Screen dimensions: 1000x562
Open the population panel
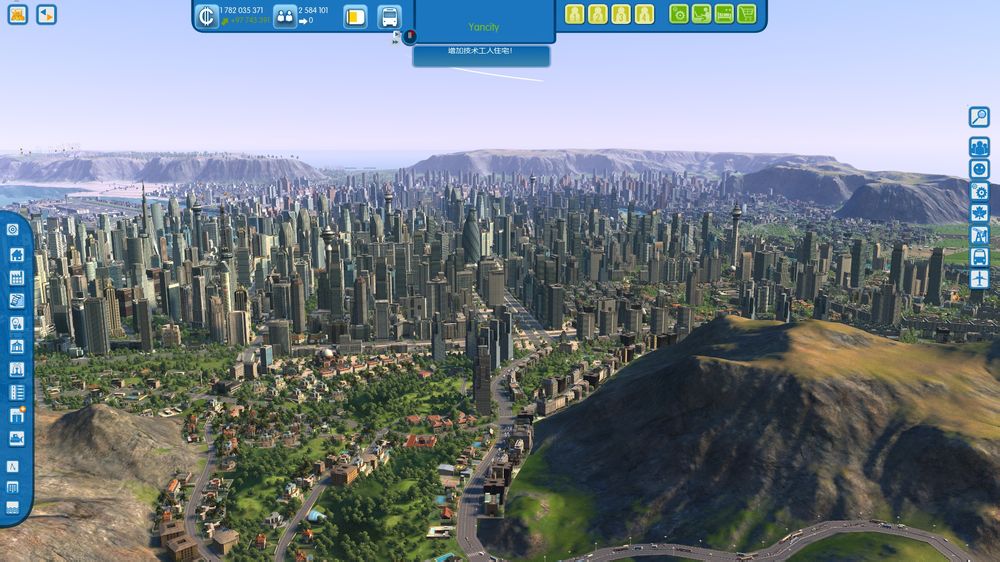pos(285,17)
